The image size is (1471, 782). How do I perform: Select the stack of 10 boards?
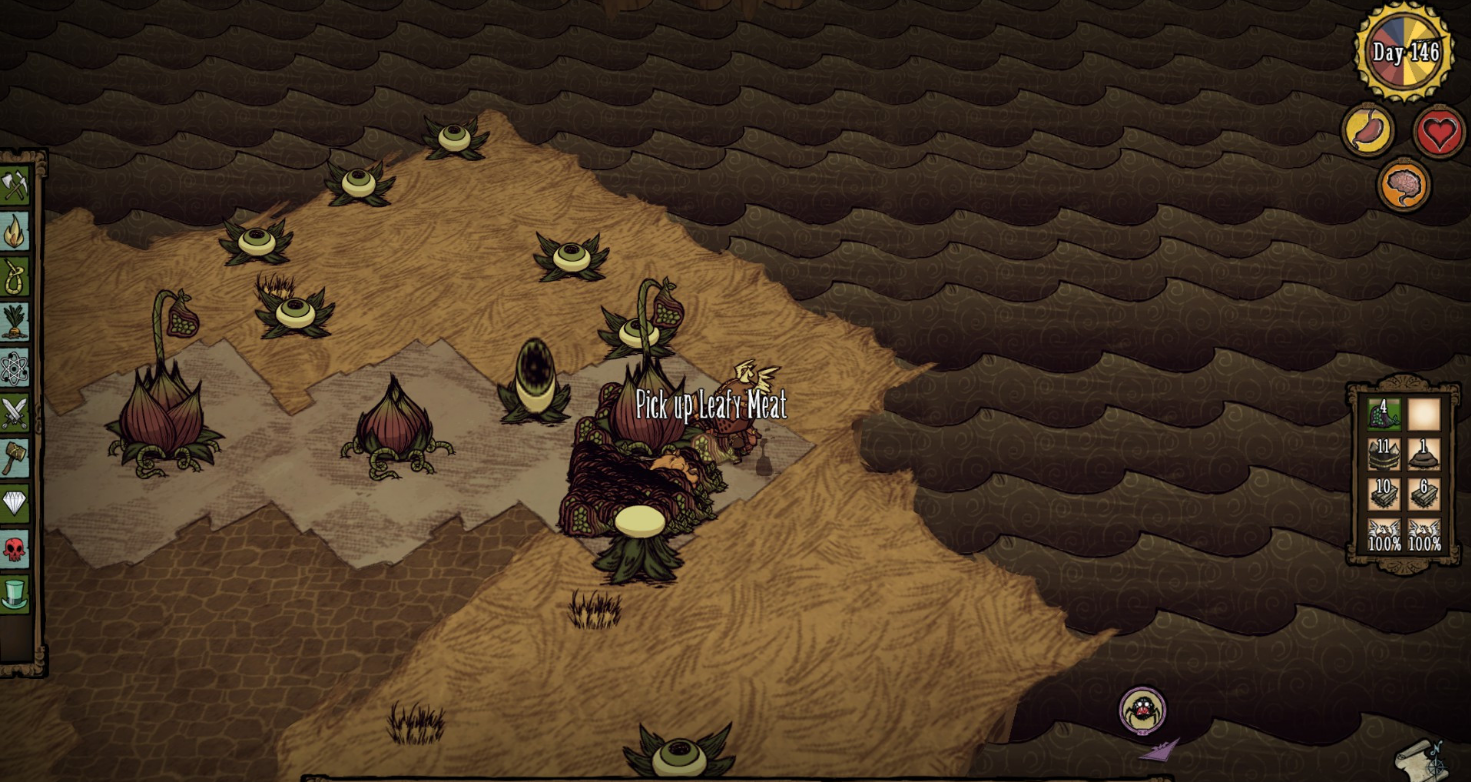[x=1384, y=494]
